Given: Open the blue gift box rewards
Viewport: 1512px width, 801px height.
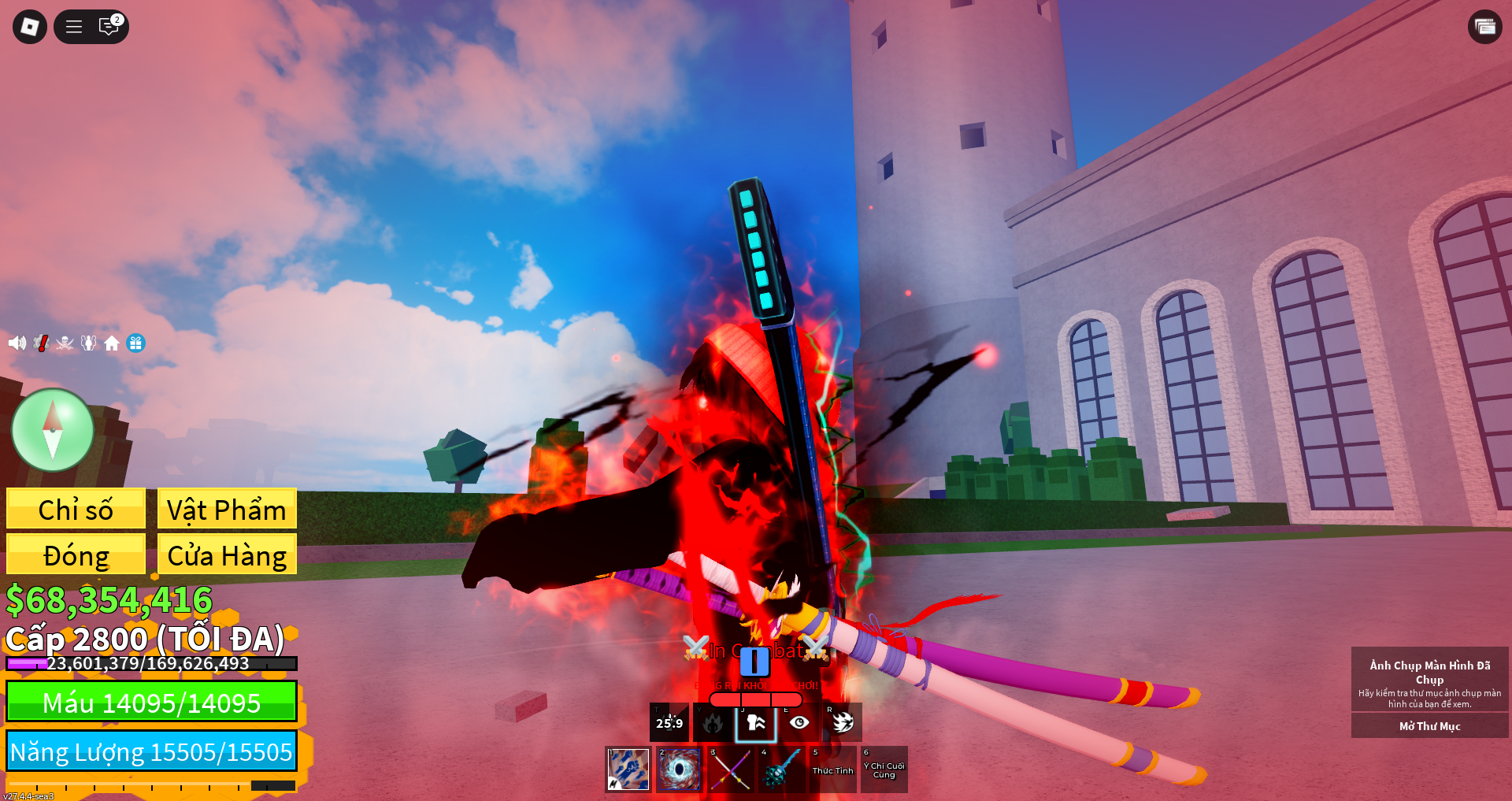Looking at the screenshot, I should (136, 343).
